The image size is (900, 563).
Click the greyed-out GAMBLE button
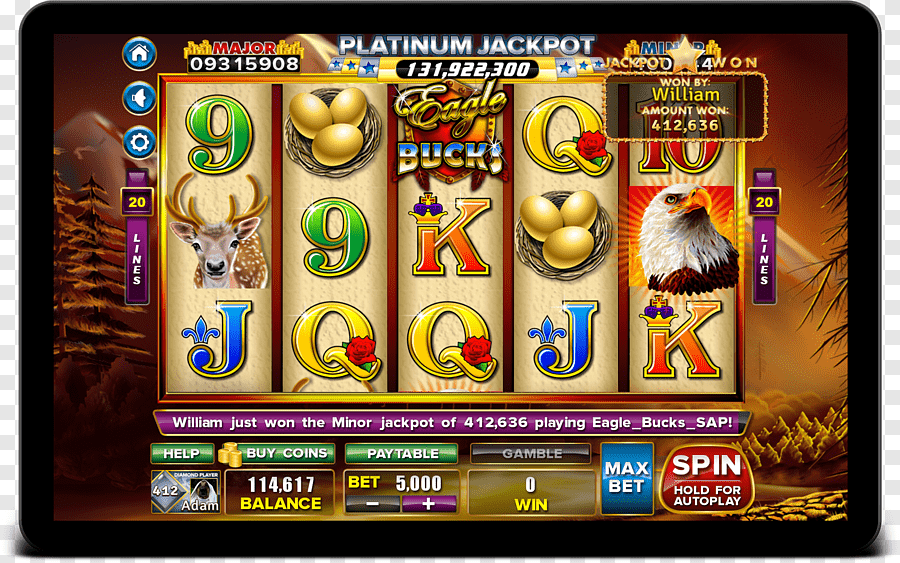pos(531,453)
